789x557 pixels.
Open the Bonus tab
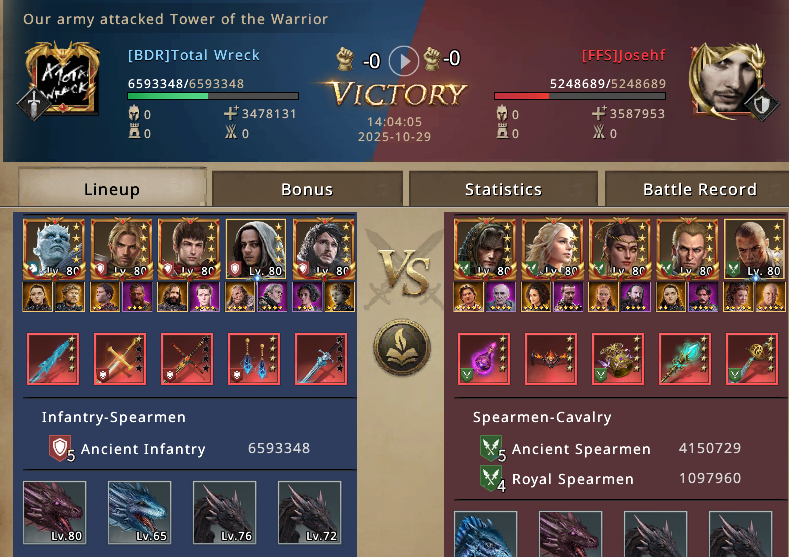click(x=306, y=189)
